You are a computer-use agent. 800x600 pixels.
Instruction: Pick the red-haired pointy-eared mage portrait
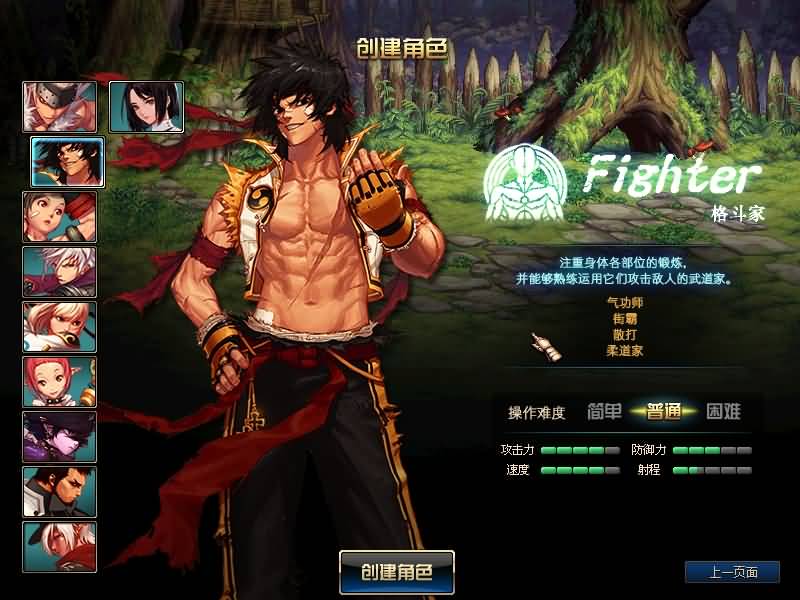click(x=60, y=382)
